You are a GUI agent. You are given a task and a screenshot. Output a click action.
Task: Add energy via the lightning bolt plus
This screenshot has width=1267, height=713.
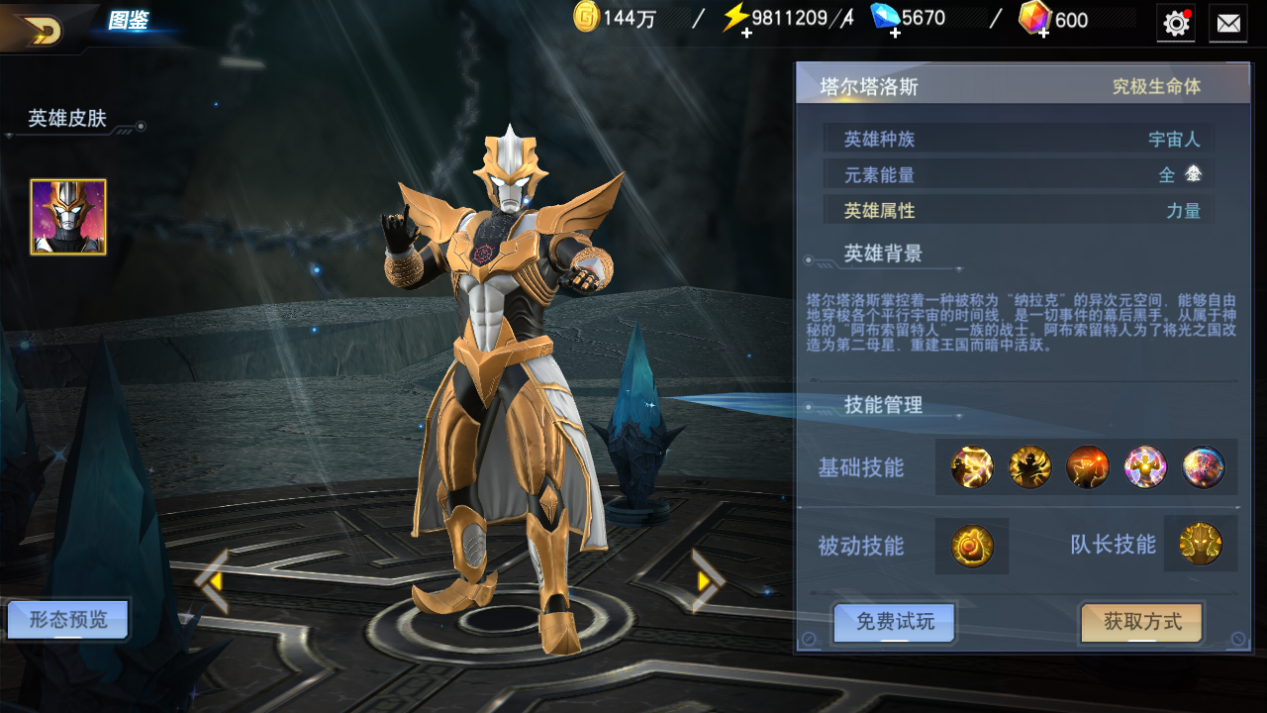(x=746, y=32)
